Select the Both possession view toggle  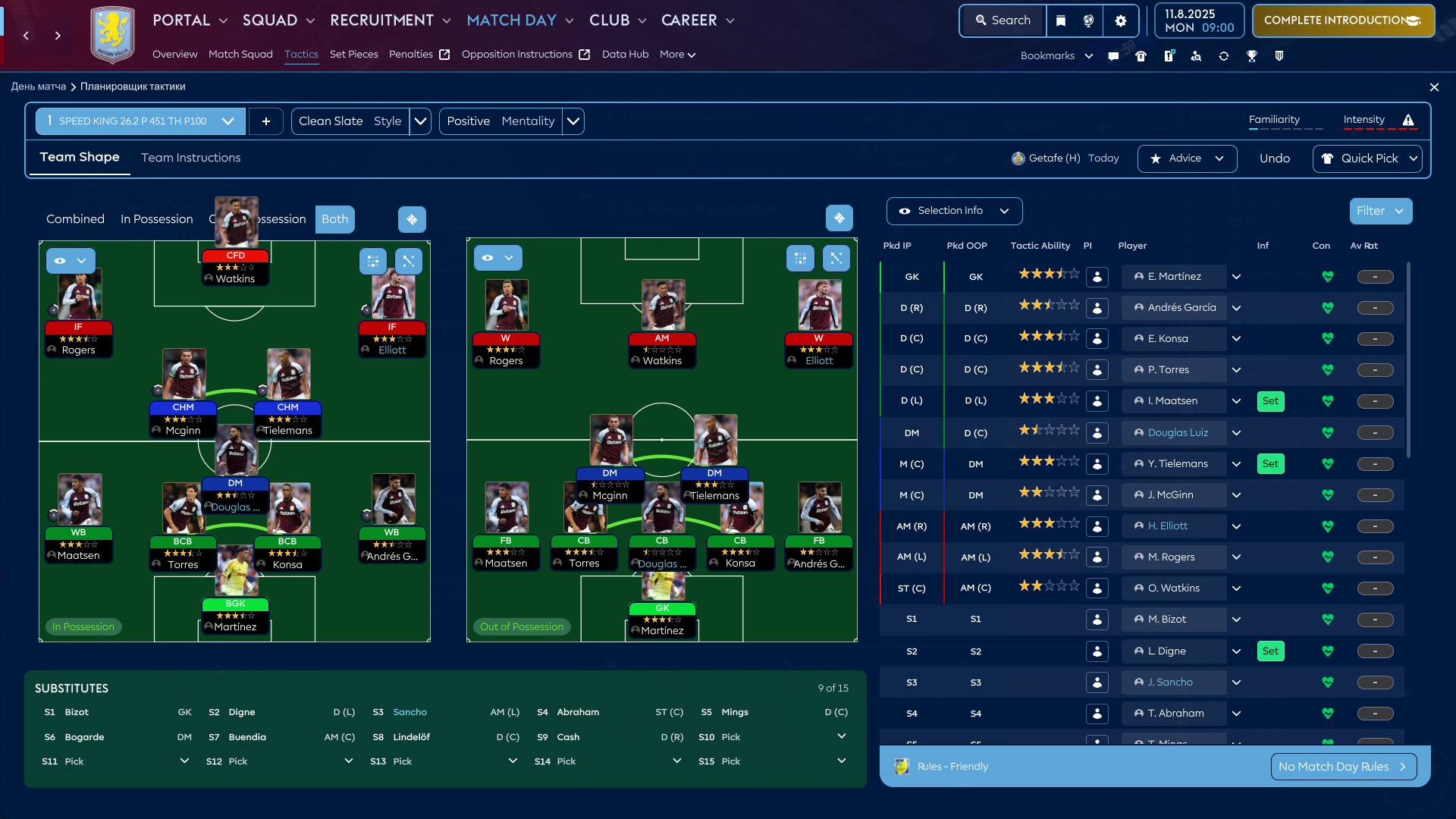coord(334,219)
